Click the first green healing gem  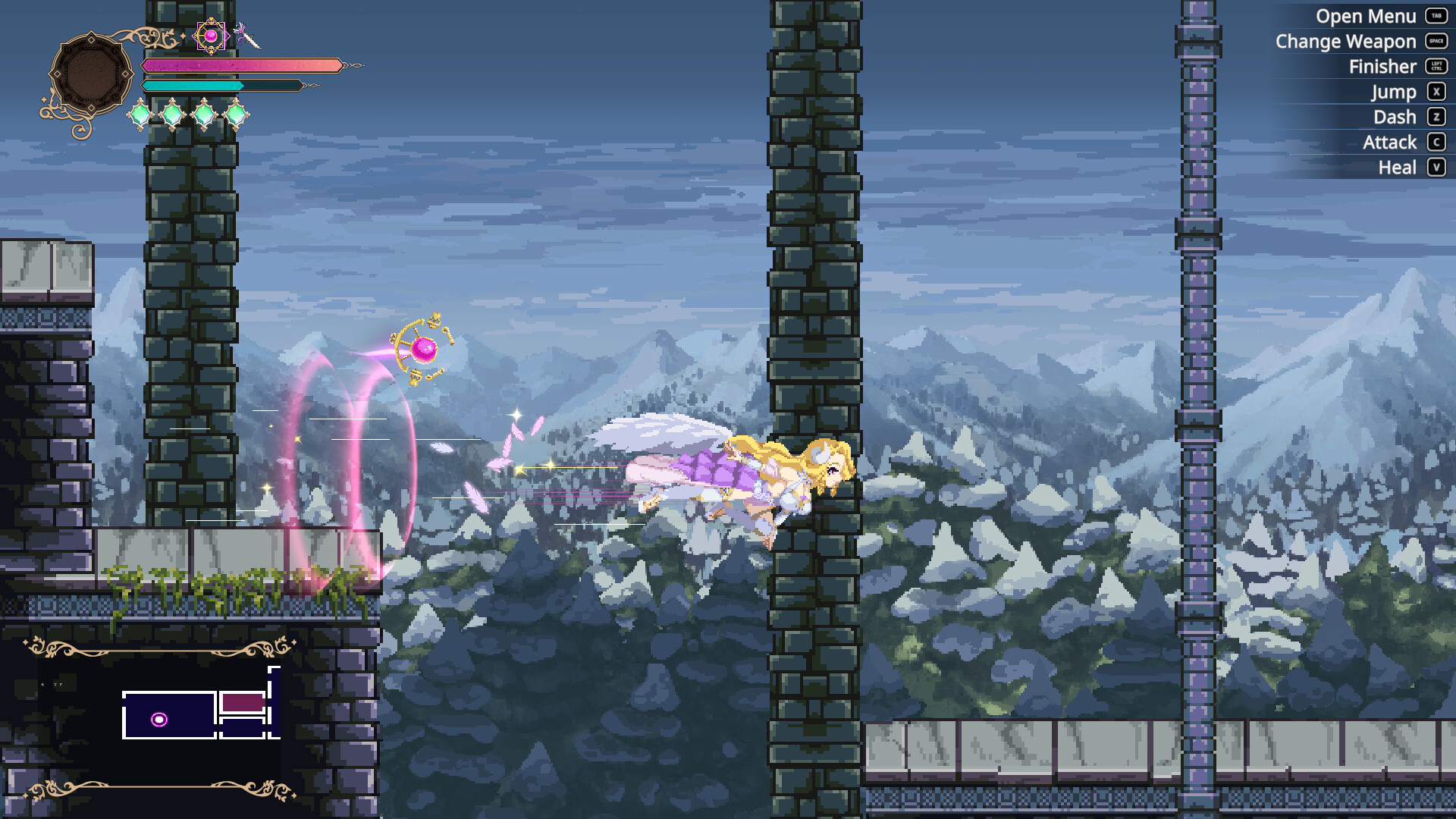[140, 115]
